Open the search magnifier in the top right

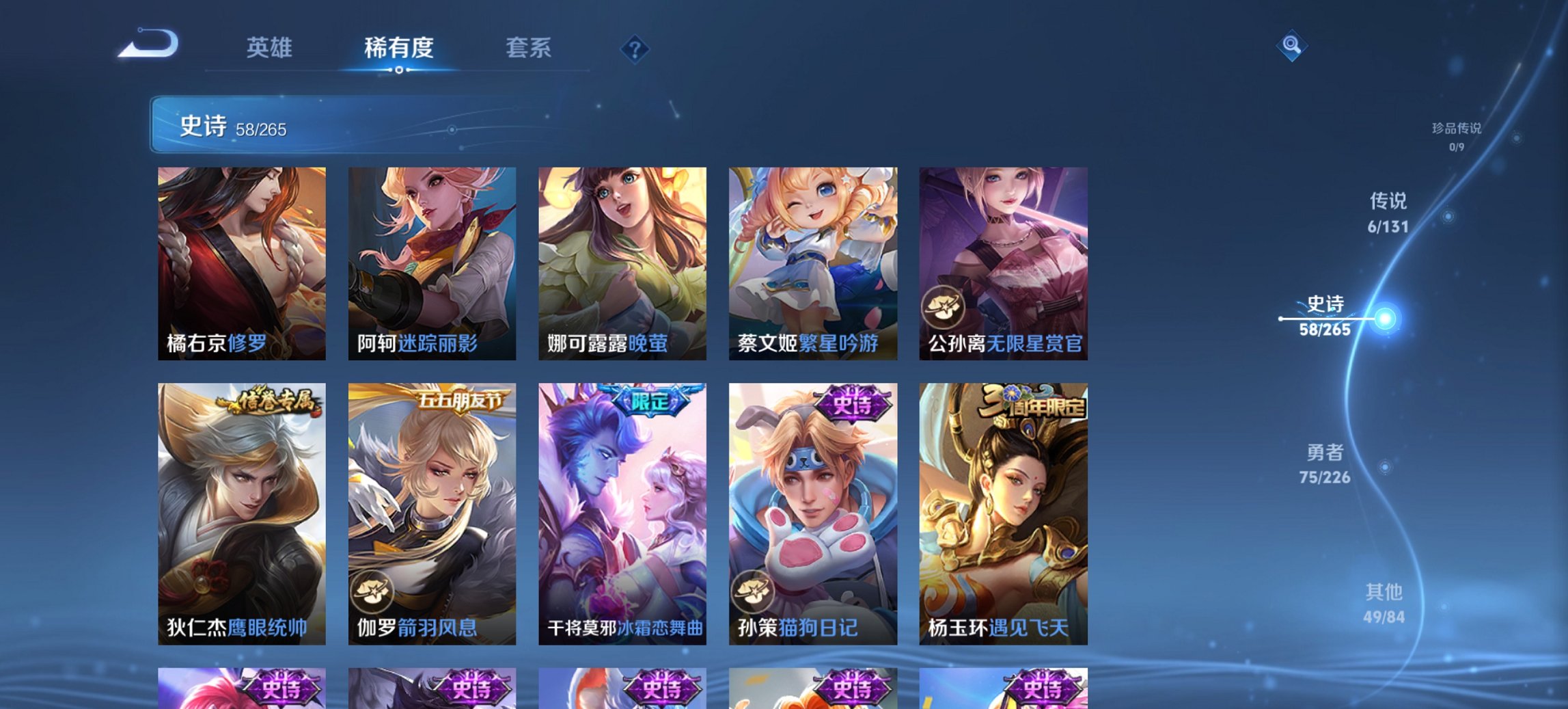pyautogui.click(x=1290, y=44)
